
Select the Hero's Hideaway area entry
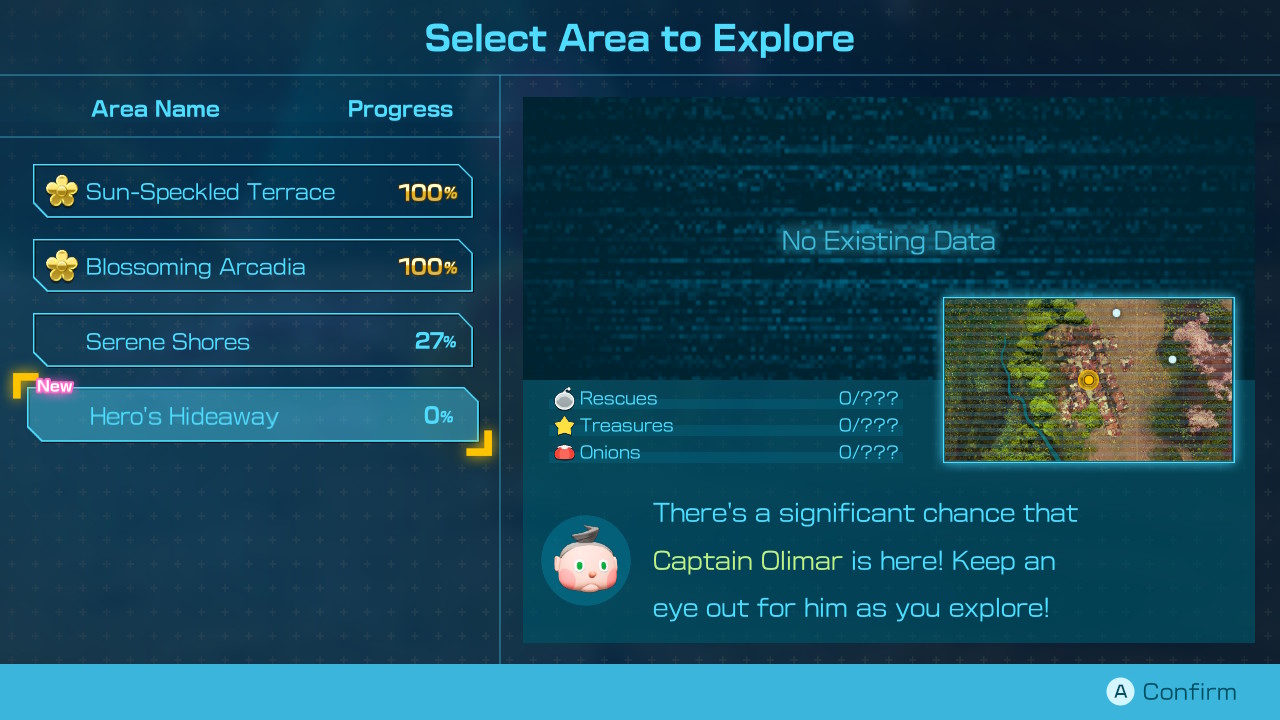[252, 414]
